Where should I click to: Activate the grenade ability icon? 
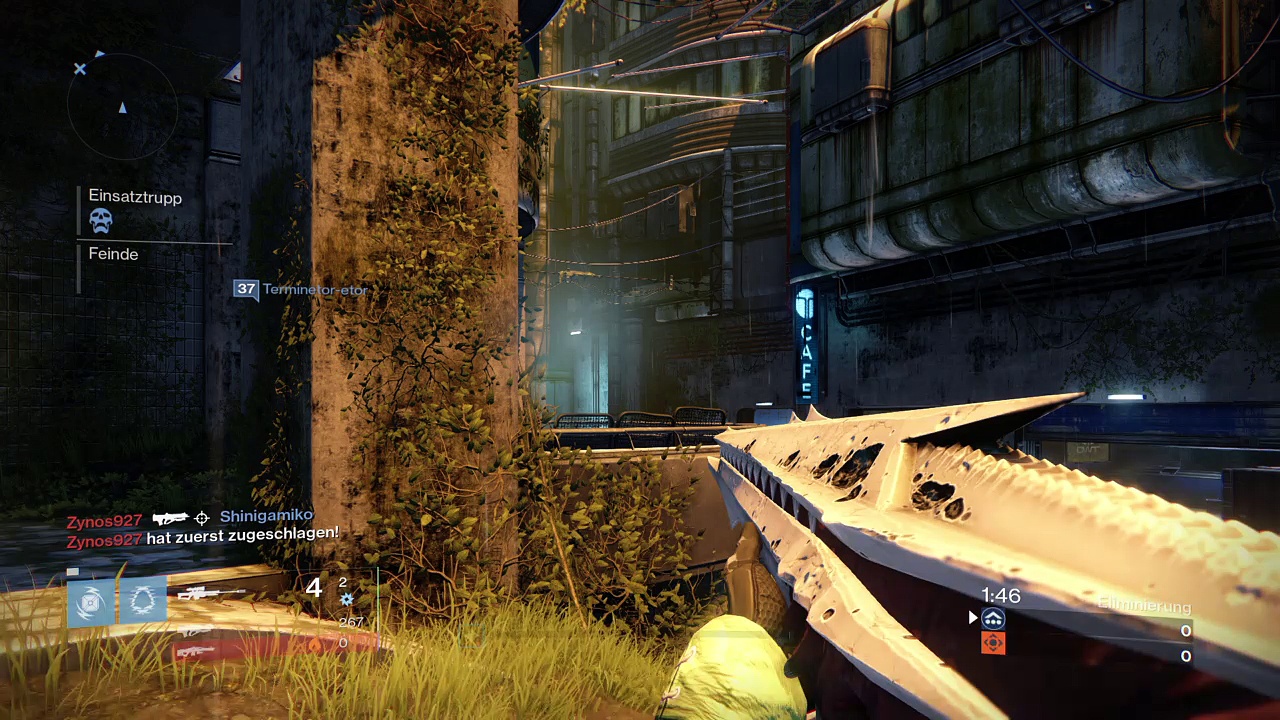(x=91, y=601)
